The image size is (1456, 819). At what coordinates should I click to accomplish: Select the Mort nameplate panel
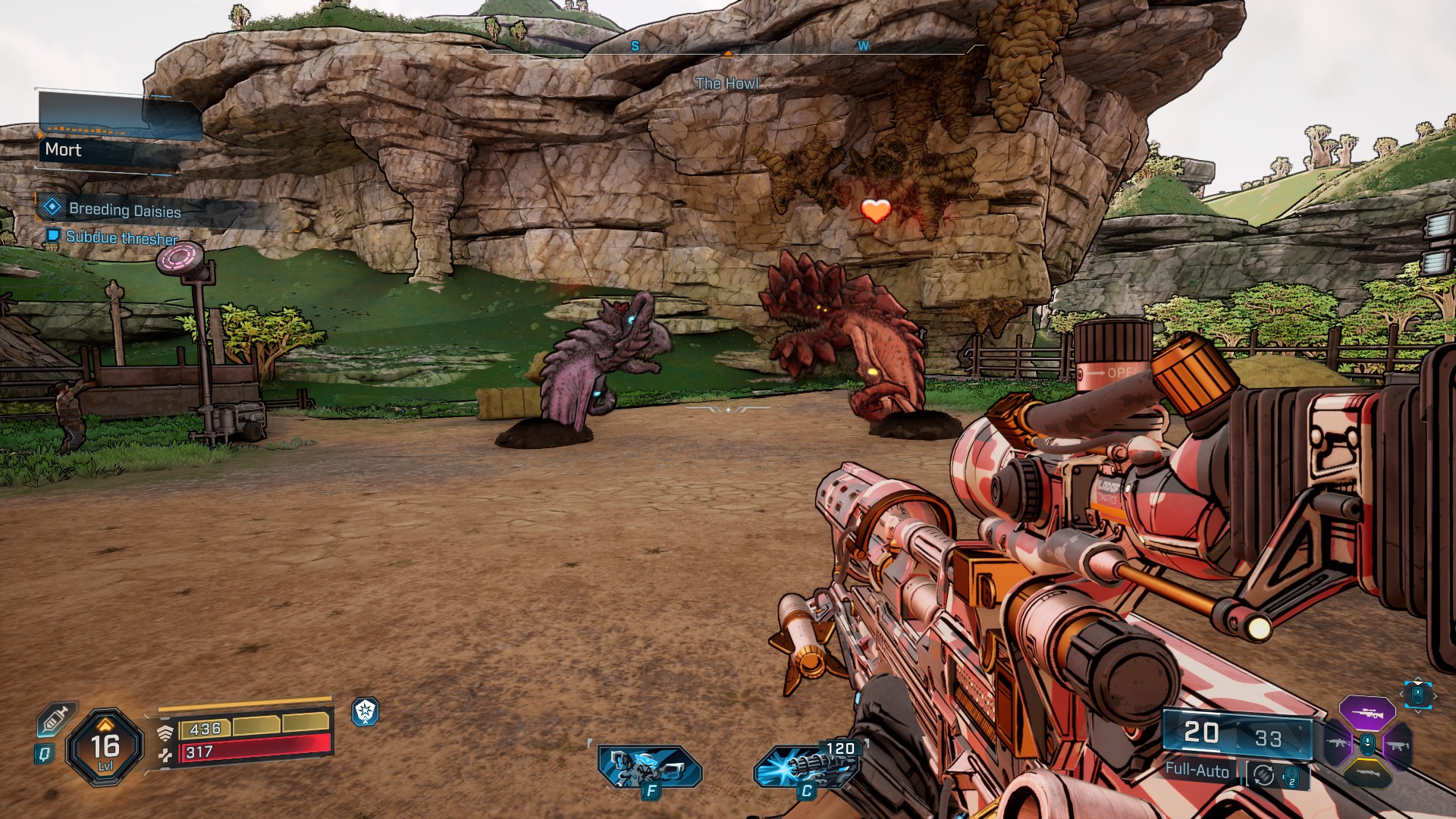coord(114,149)
